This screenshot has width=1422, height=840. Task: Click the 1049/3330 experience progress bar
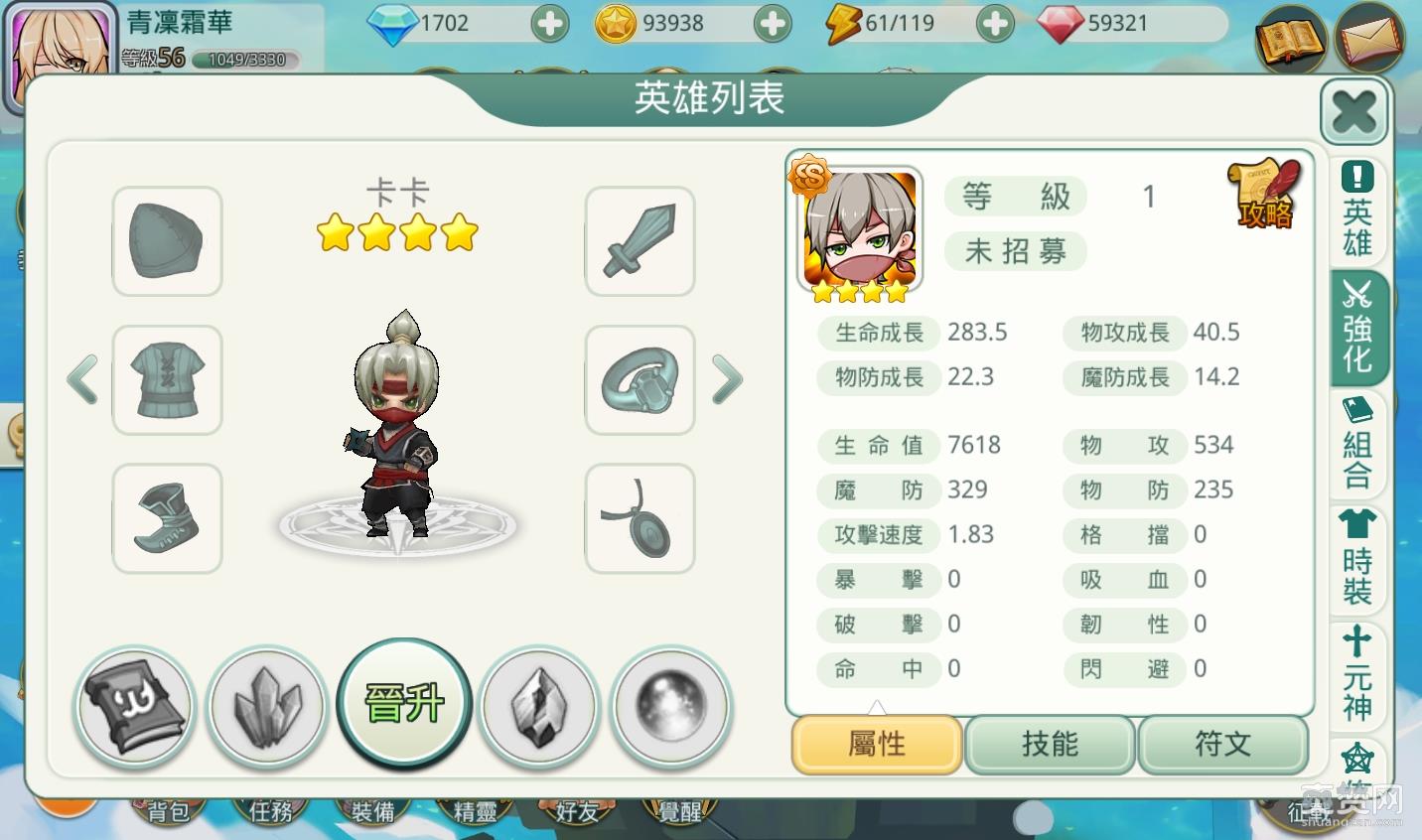tap(244, 60)
